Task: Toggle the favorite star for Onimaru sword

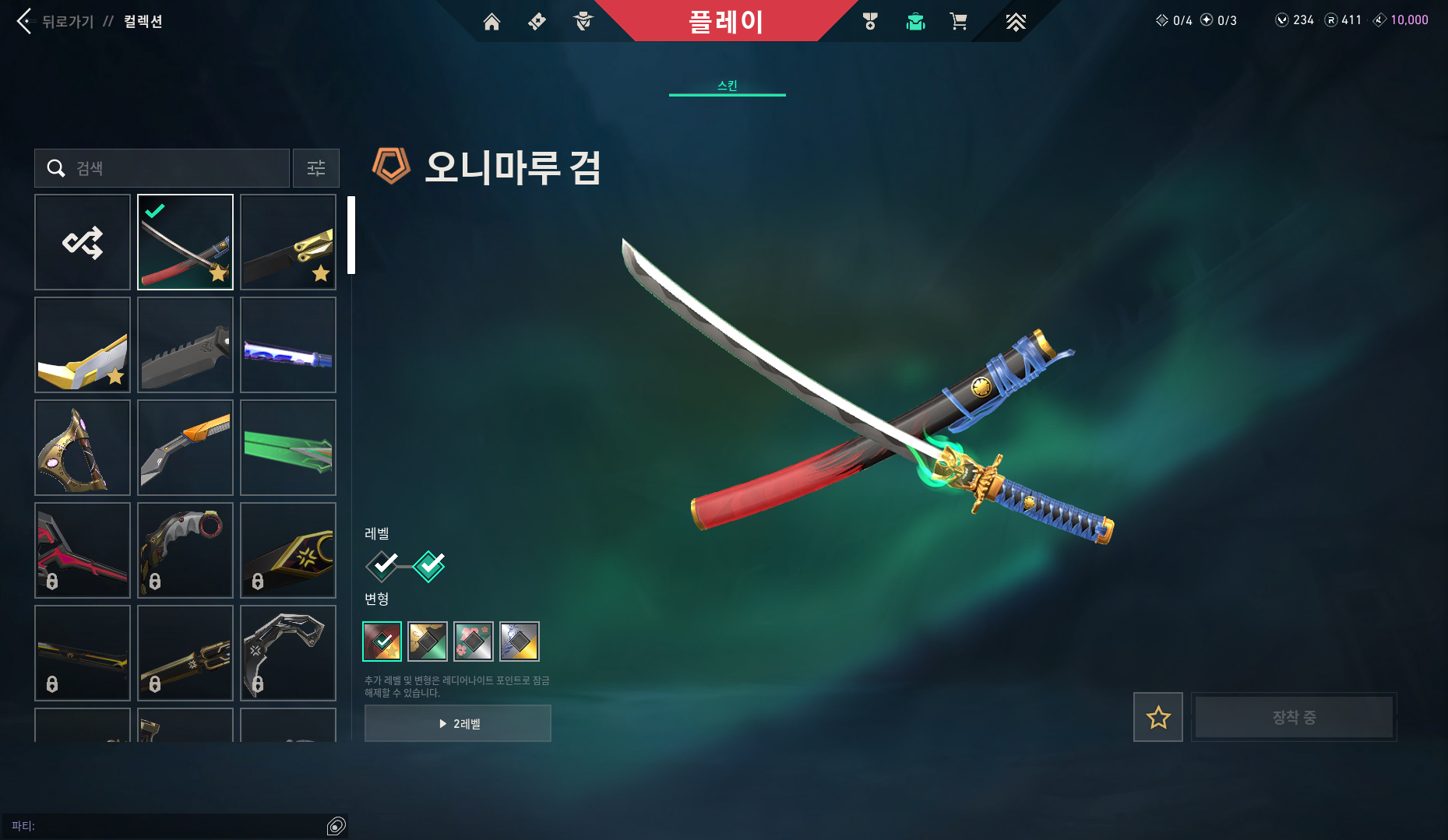Action: 1157,717
